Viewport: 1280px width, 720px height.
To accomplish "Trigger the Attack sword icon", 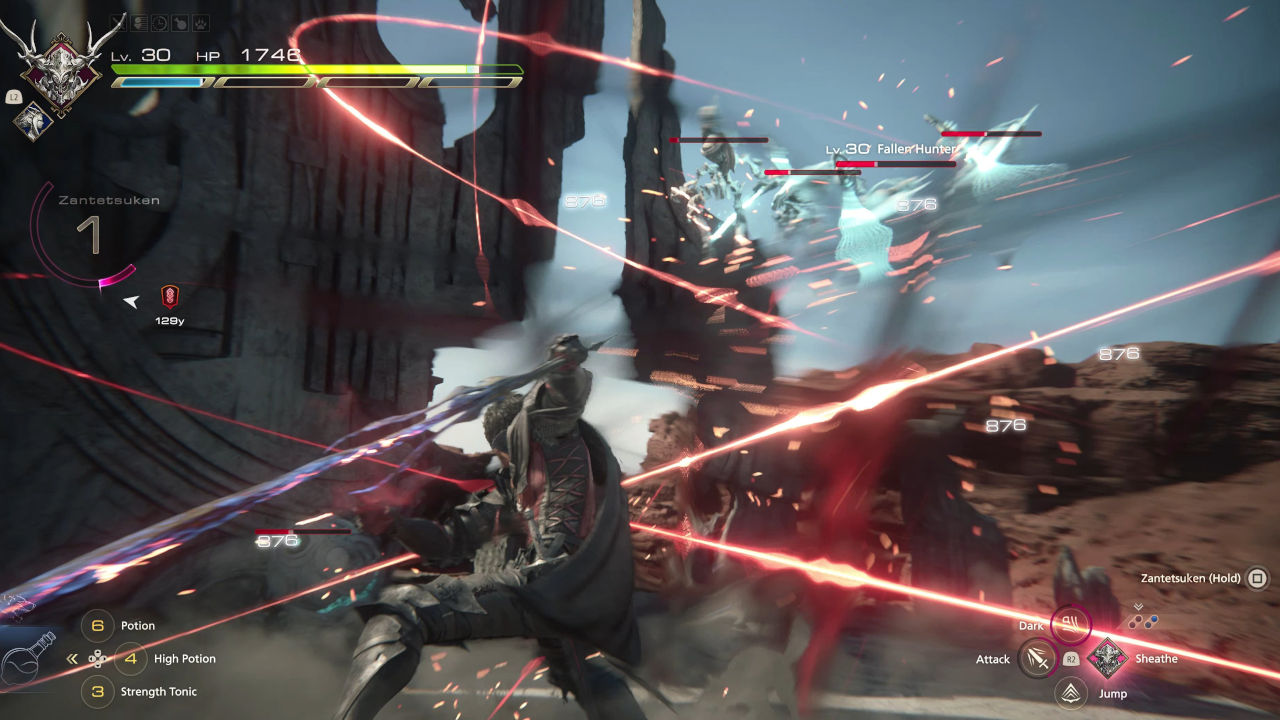I will coord(1038,659).
